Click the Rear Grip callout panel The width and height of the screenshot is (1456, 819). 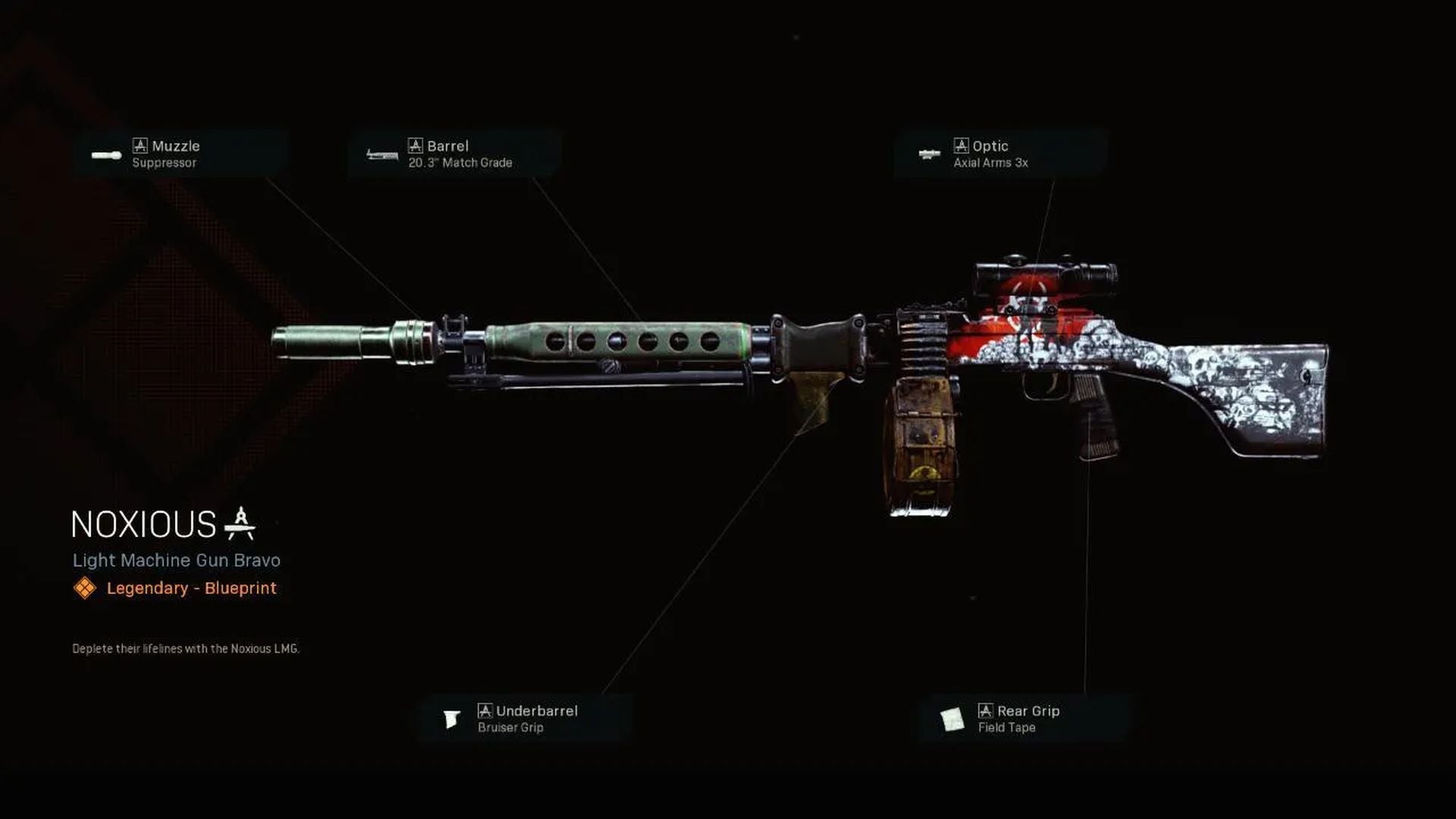(x=1024, y=717)
